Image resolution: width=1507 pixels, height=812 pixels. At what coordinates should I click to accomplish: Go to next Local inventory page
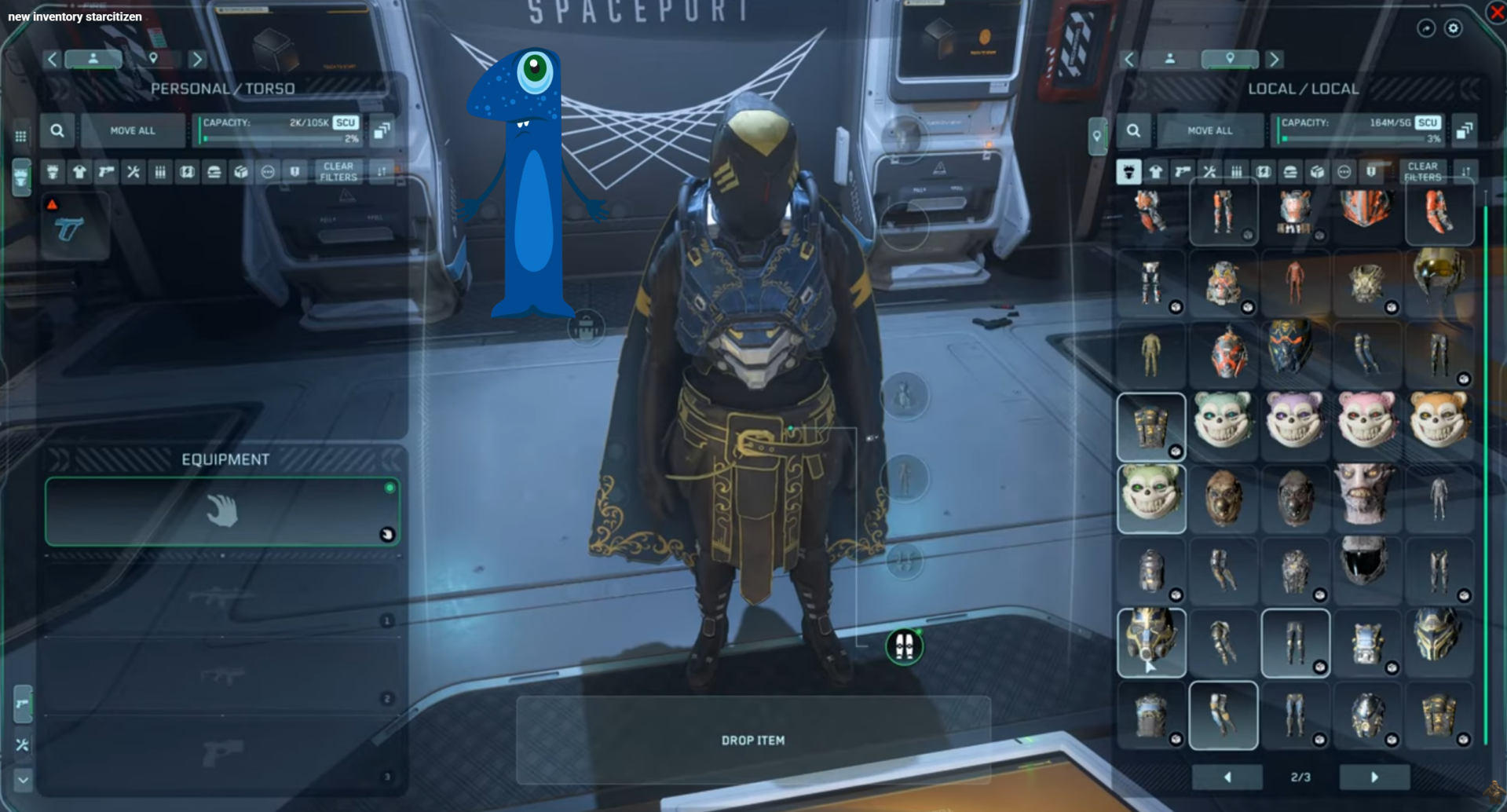(1373, 777)
